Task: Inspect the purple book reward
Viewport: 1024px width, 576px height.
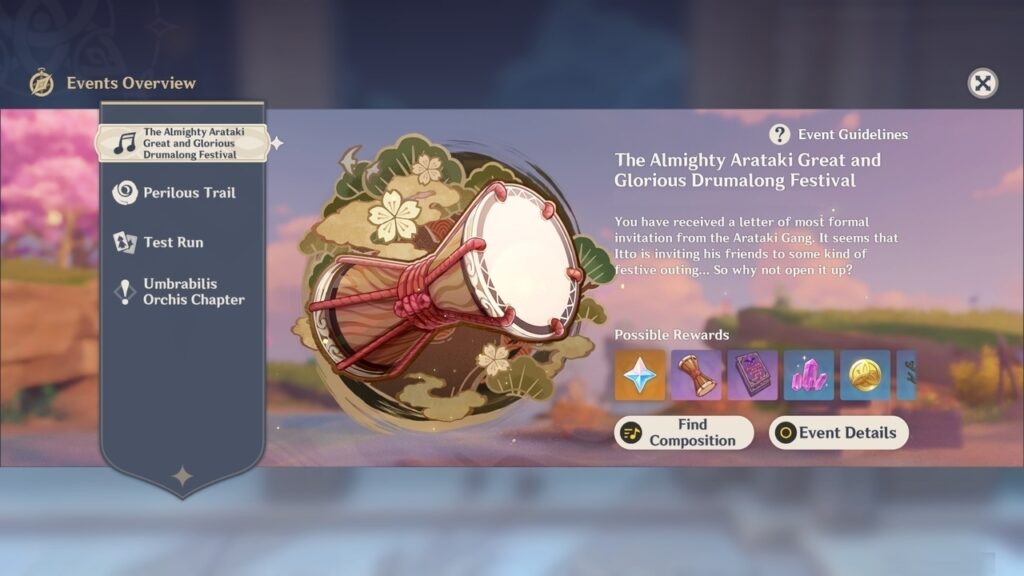Action: (752, 375)
